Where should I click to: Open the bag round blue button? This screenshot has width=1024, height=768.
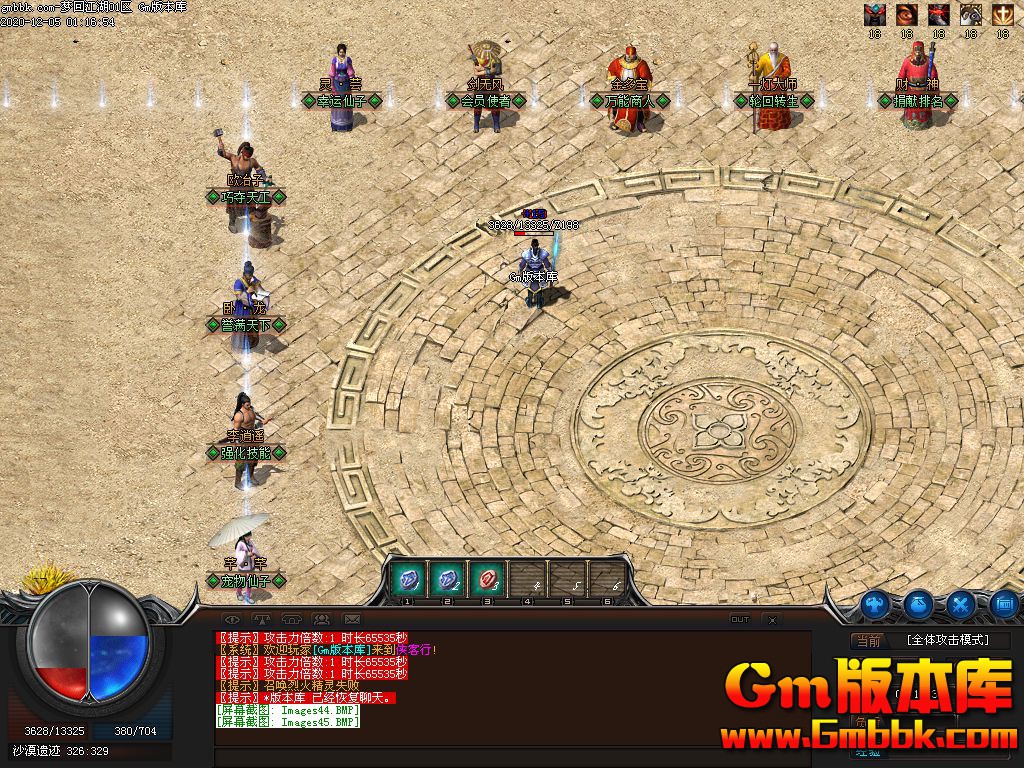[x=919, y=603]
